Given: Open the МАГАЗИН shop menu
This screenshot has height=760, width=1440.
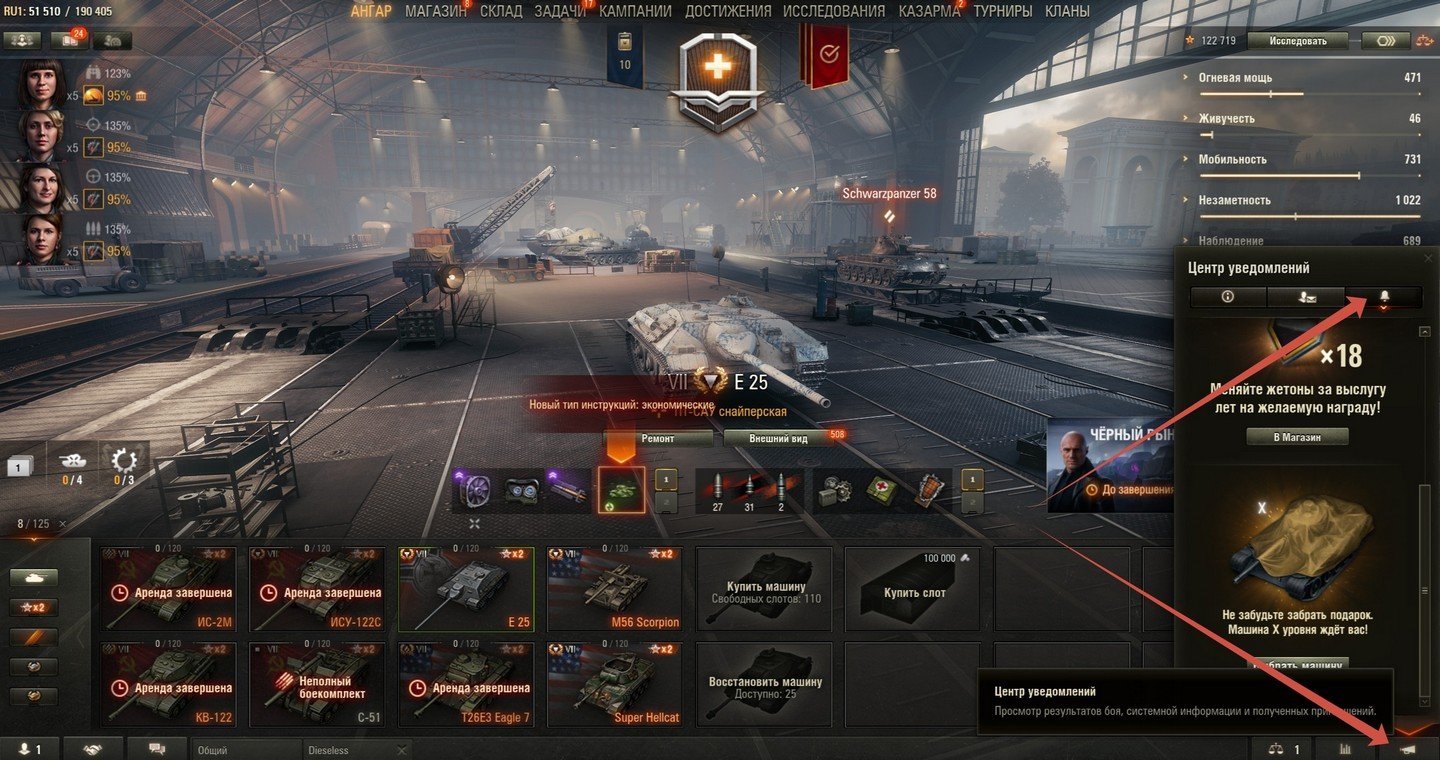Looking at the screenshot, I should tap(435, 12).
